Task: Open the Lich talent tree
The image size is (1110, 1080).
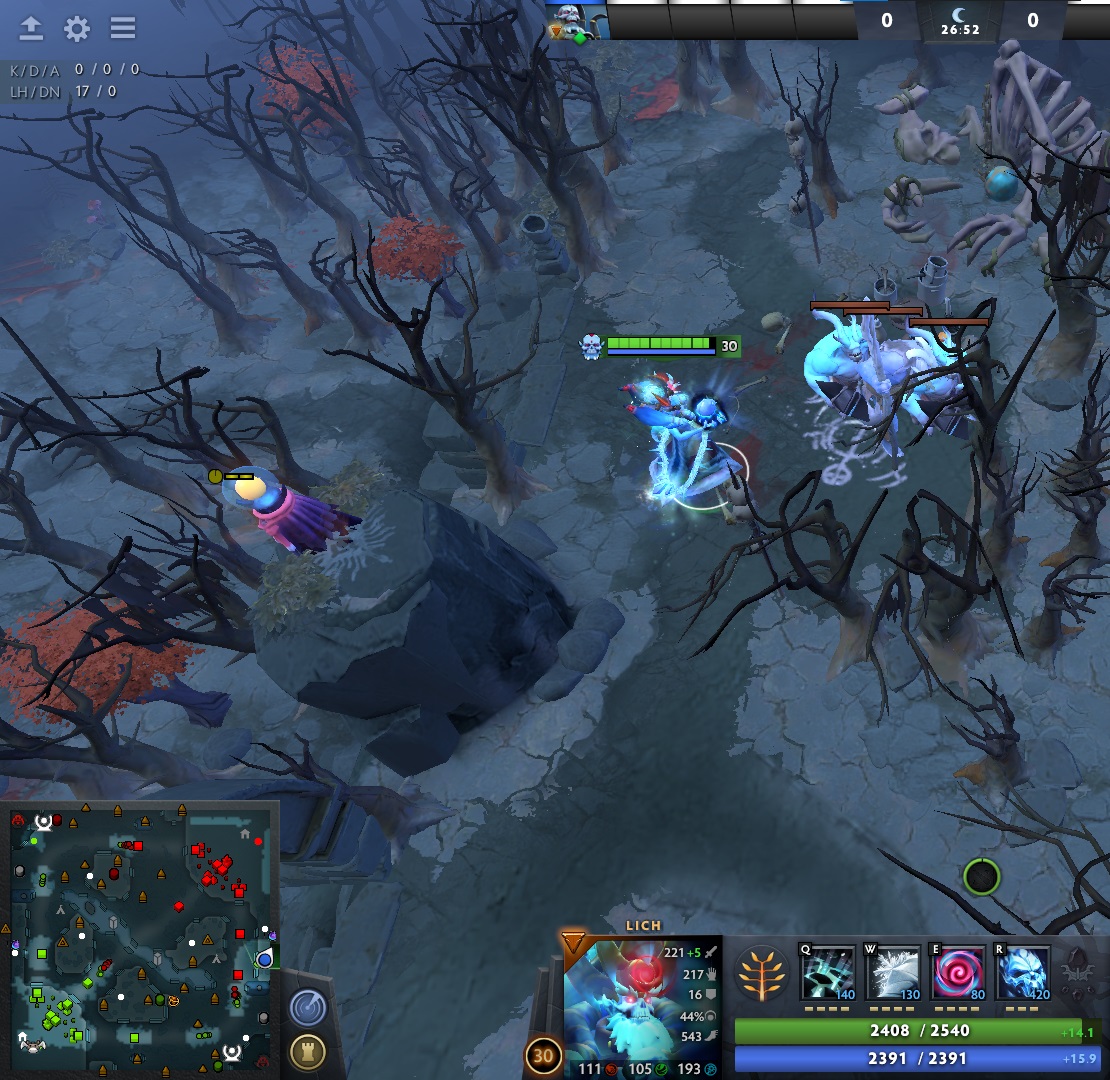Action: (x=758, y=973)
